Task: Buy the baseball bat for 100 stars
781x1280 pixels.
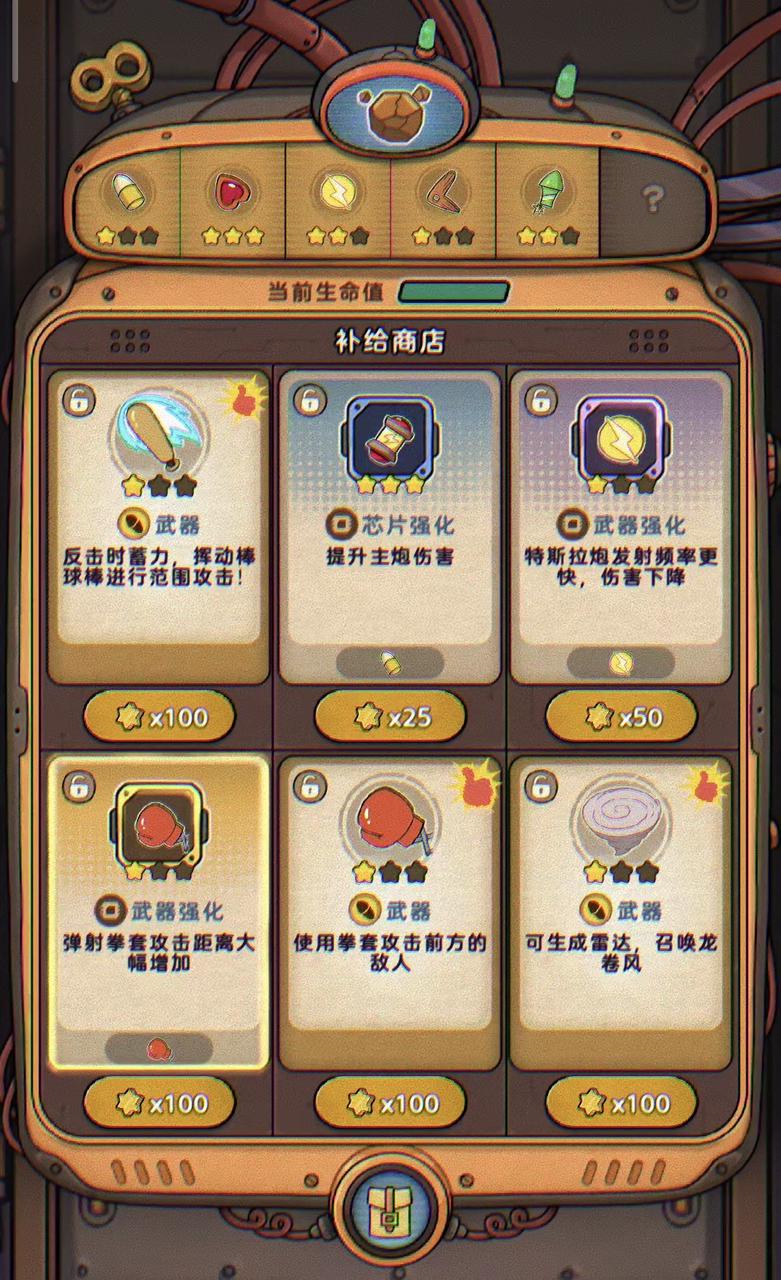Action: click(x=159, y=716)
